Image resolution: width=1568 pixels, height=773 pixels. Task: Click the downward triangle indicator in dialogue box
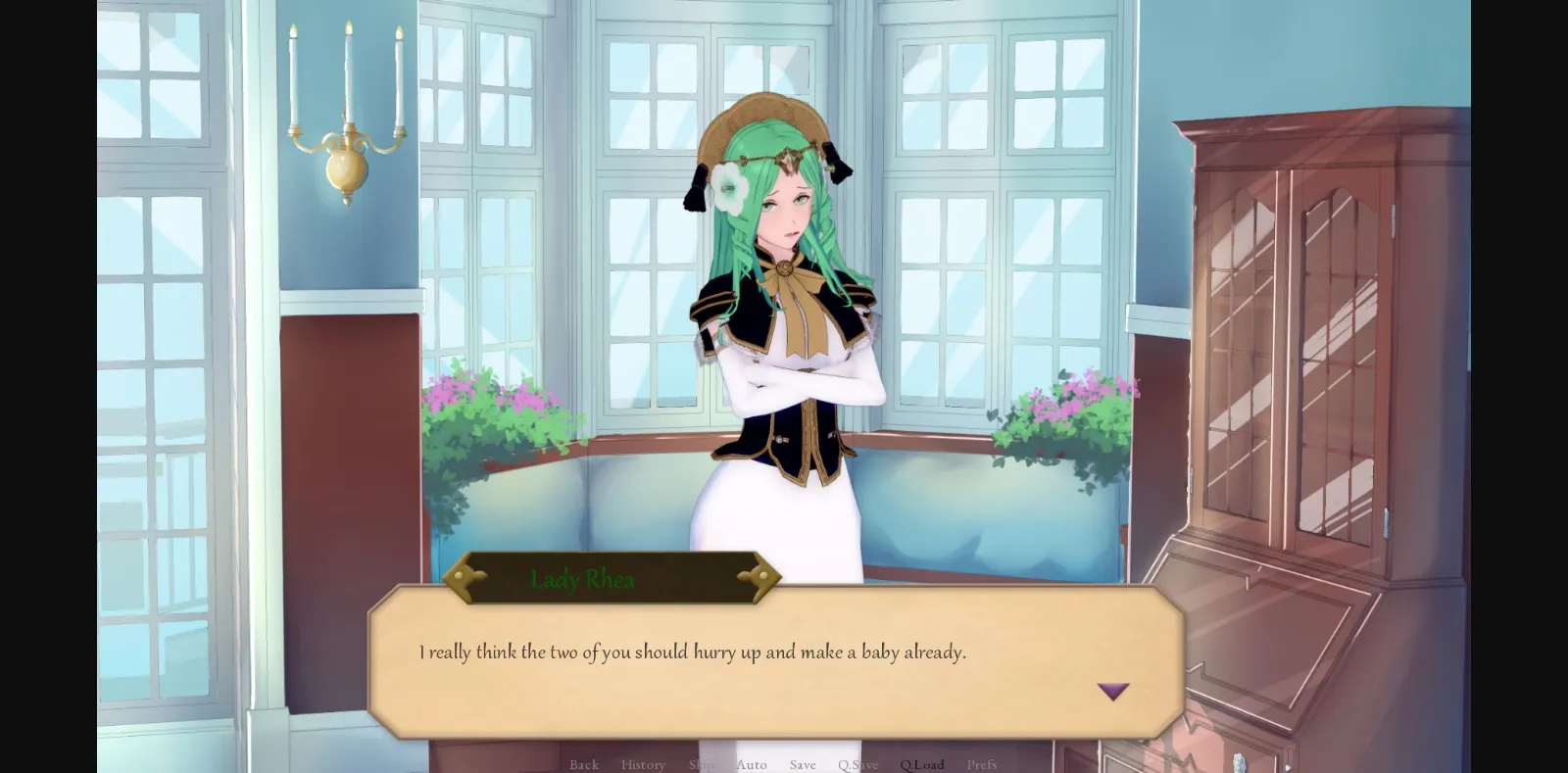pyautogui.click(x=1114, y=691)
